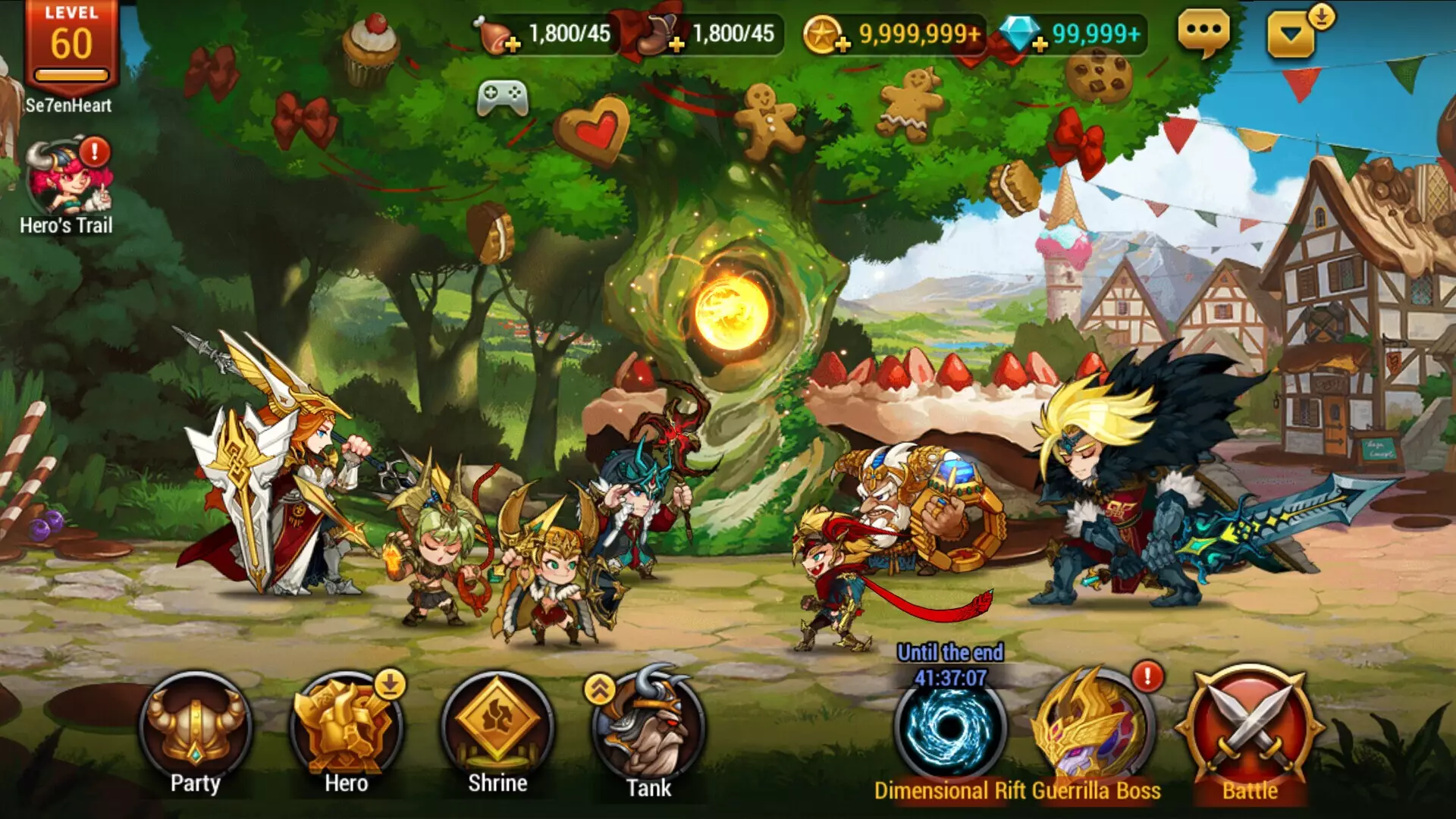Purchase more blue gems
The height and width of the screenshot is (819, 1456).
point(1040,45)
